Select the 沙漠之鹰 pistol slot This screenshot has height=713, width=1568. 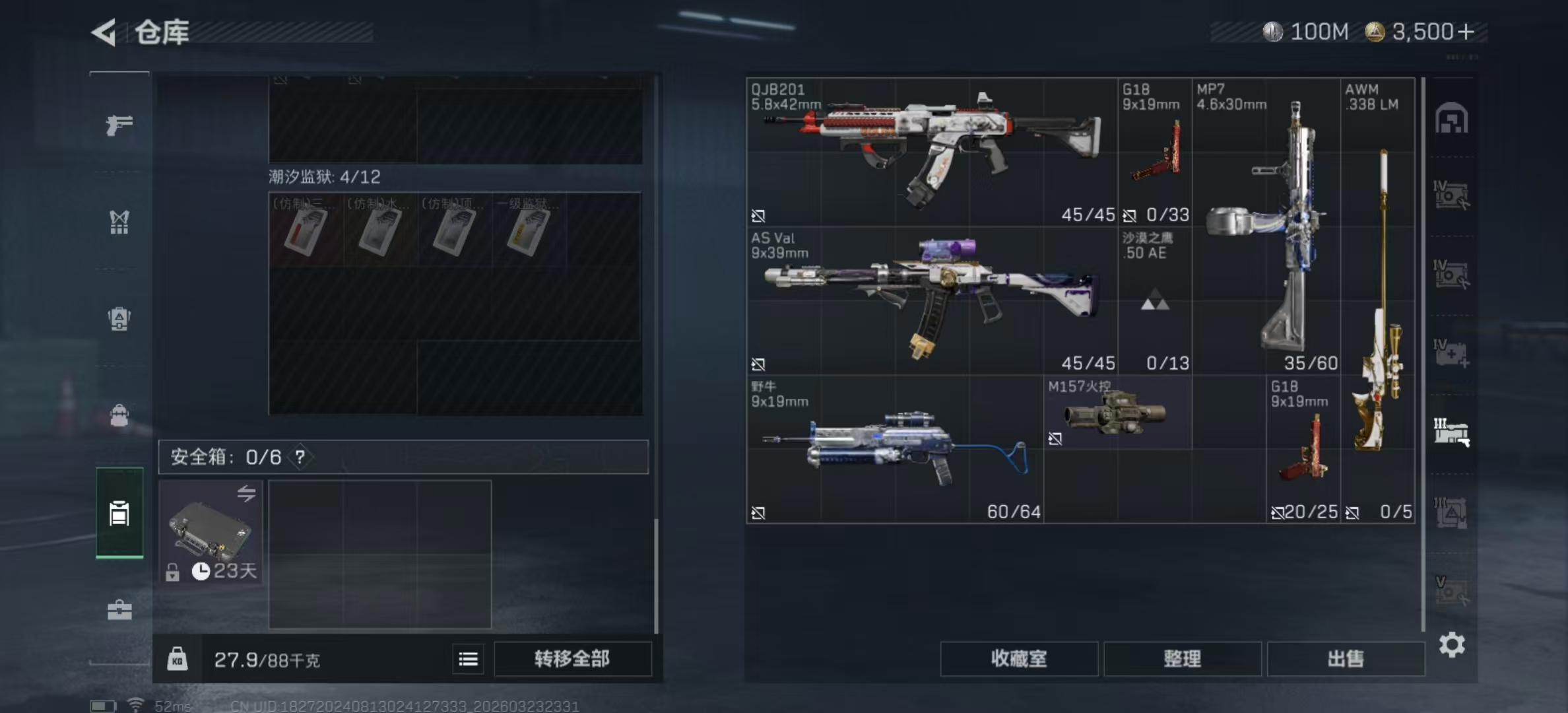pos(1154,300)
